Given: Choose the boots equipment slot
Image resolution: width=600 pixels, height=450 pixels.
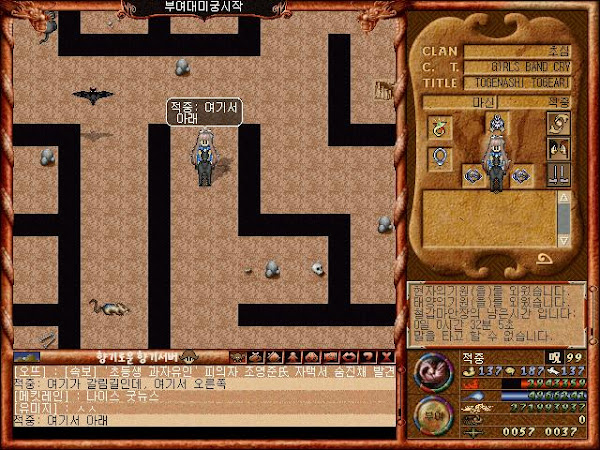Looking at the screenshot, I should click(558, 173).
